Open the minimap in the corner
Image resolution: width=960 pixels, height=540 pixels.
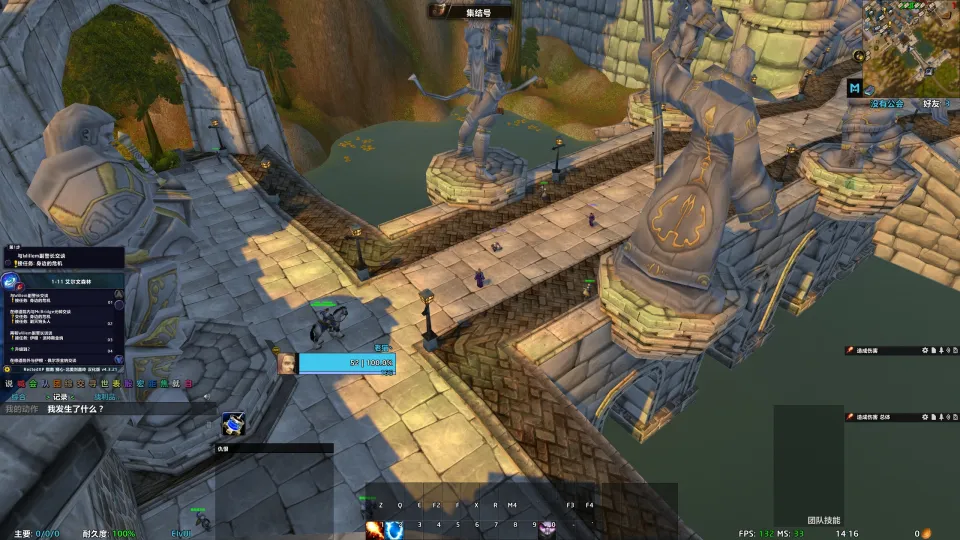(911, 45)
